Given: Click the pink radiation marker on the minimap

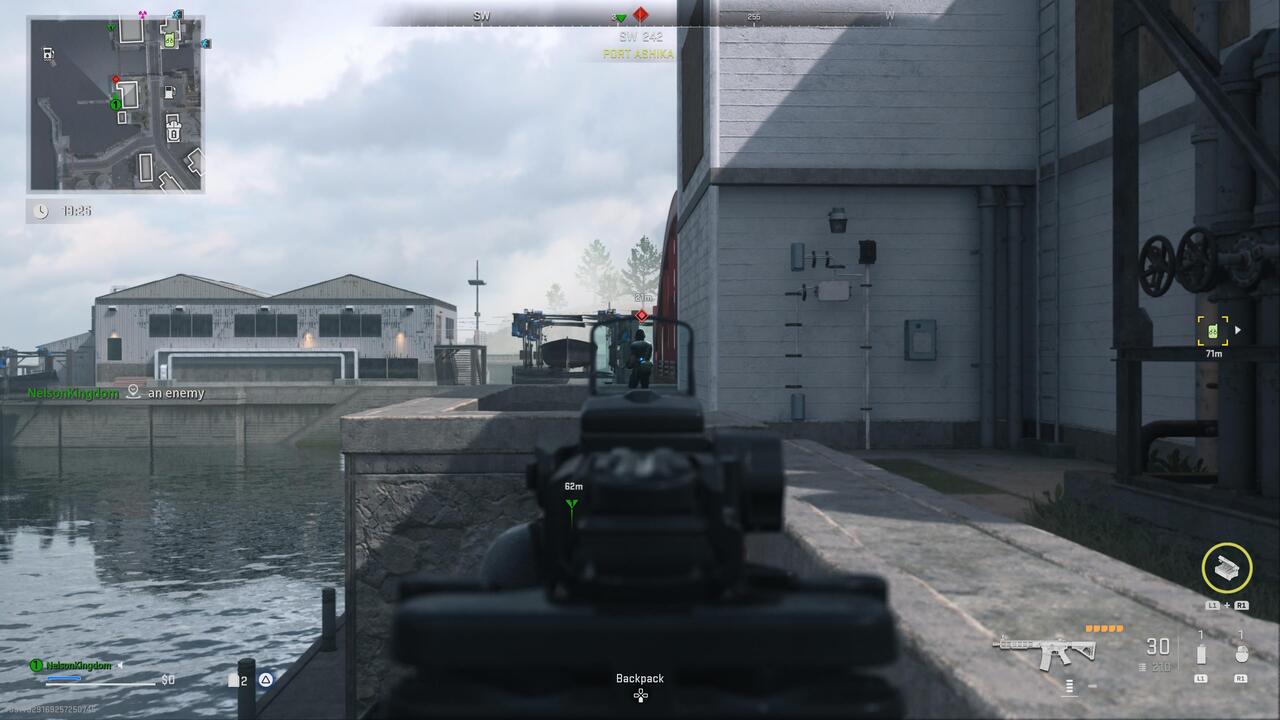Looking at the screenshot, I should [x=142, y=14].
